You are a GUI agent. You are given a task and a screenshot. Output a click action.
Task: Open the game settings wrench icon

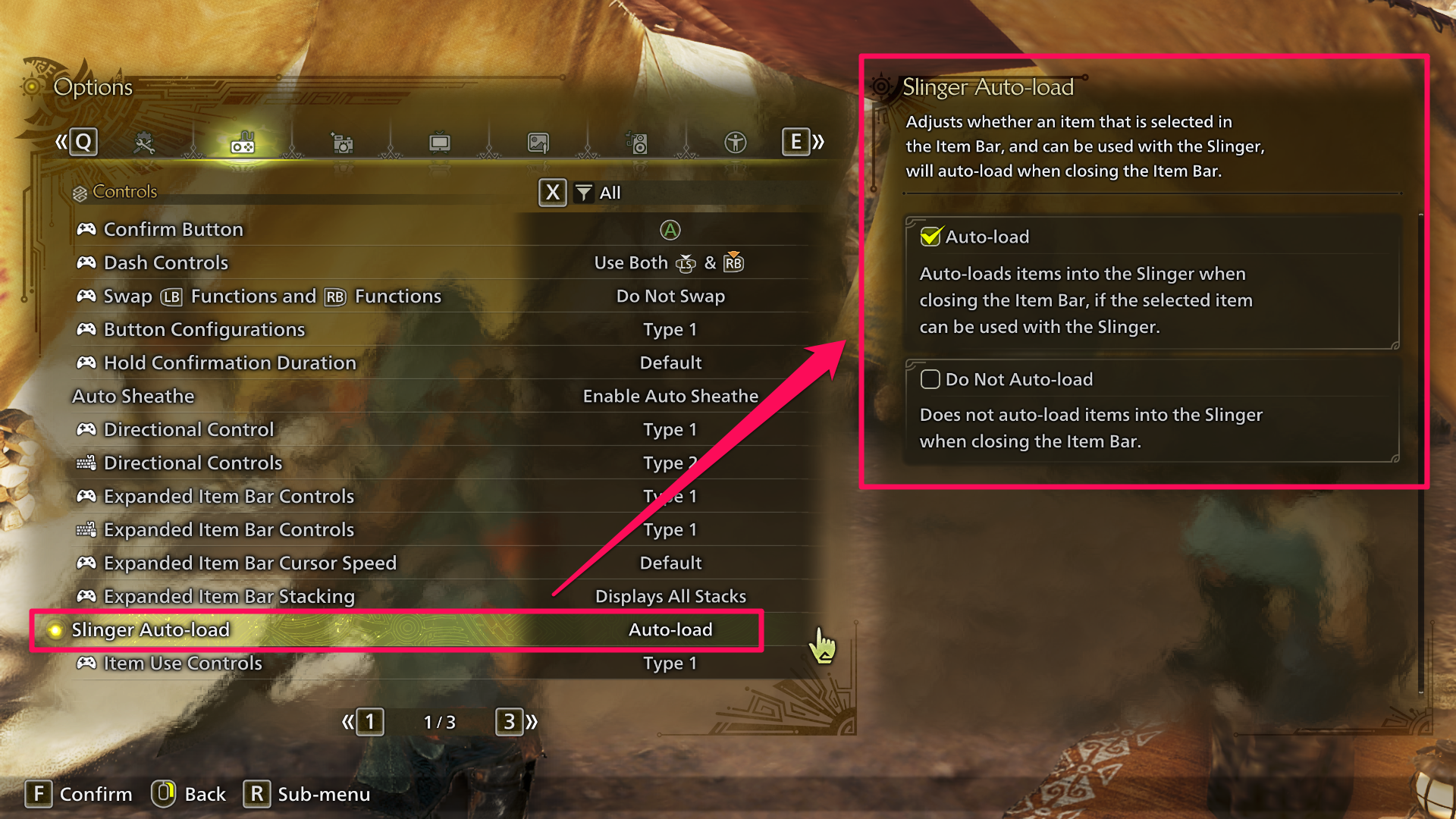pos(144,143)
